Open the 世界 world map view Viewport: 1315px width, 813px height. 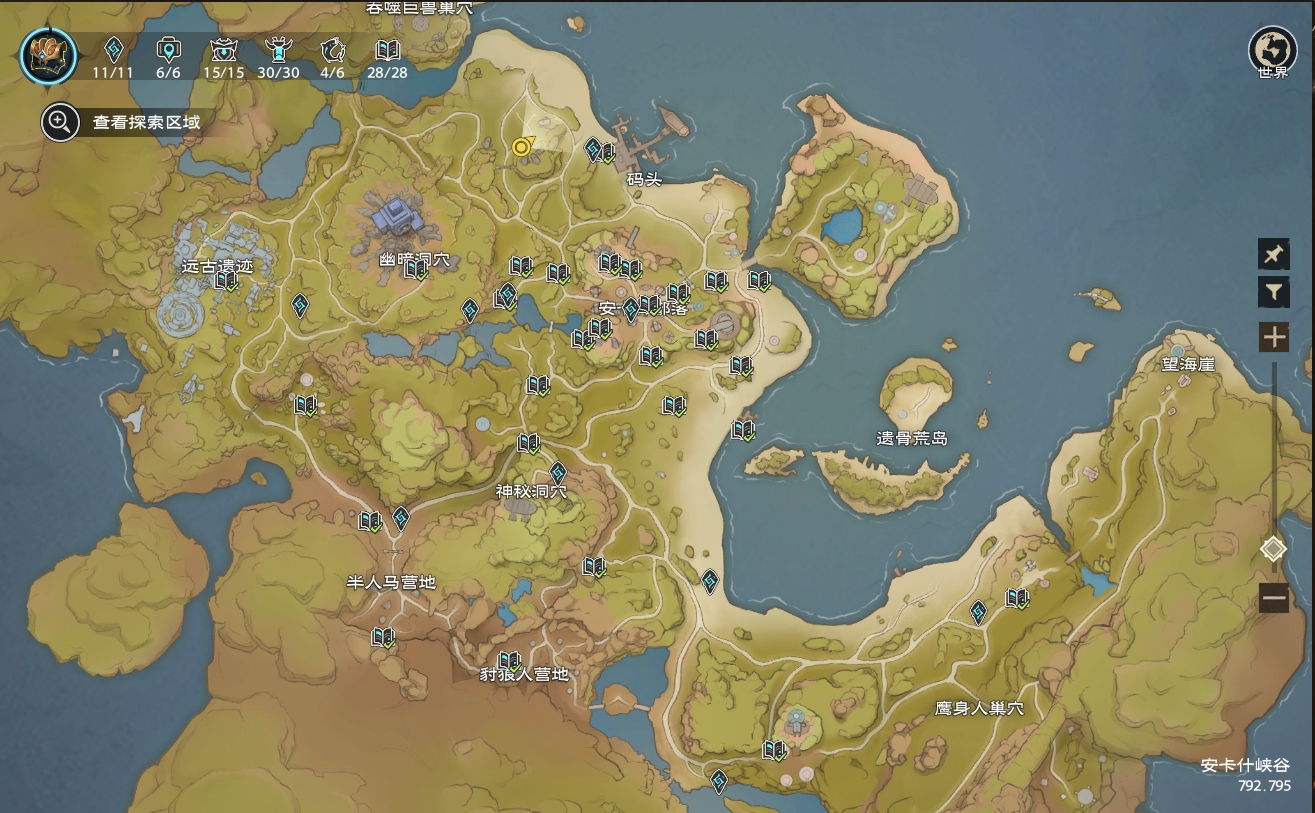click(x=1272, y=50)
